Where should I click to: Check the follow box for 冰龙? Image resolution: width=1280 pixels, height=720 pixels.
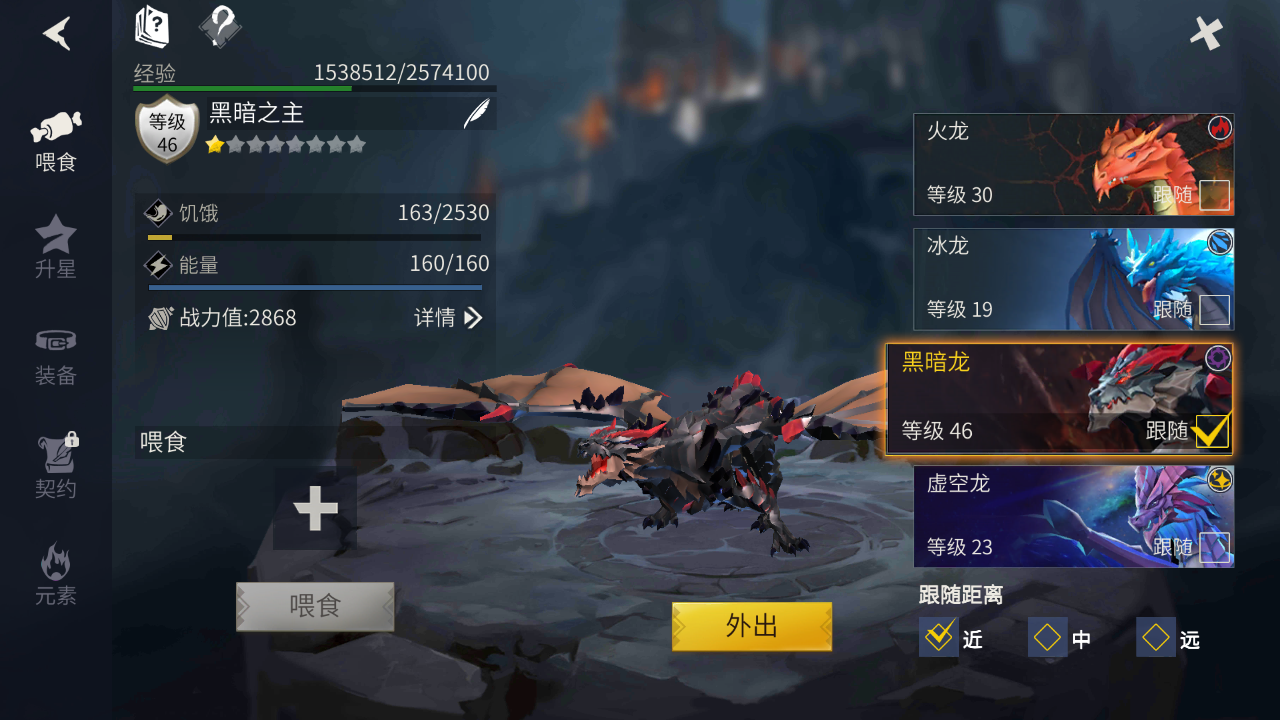click(x=1216, y=311)
